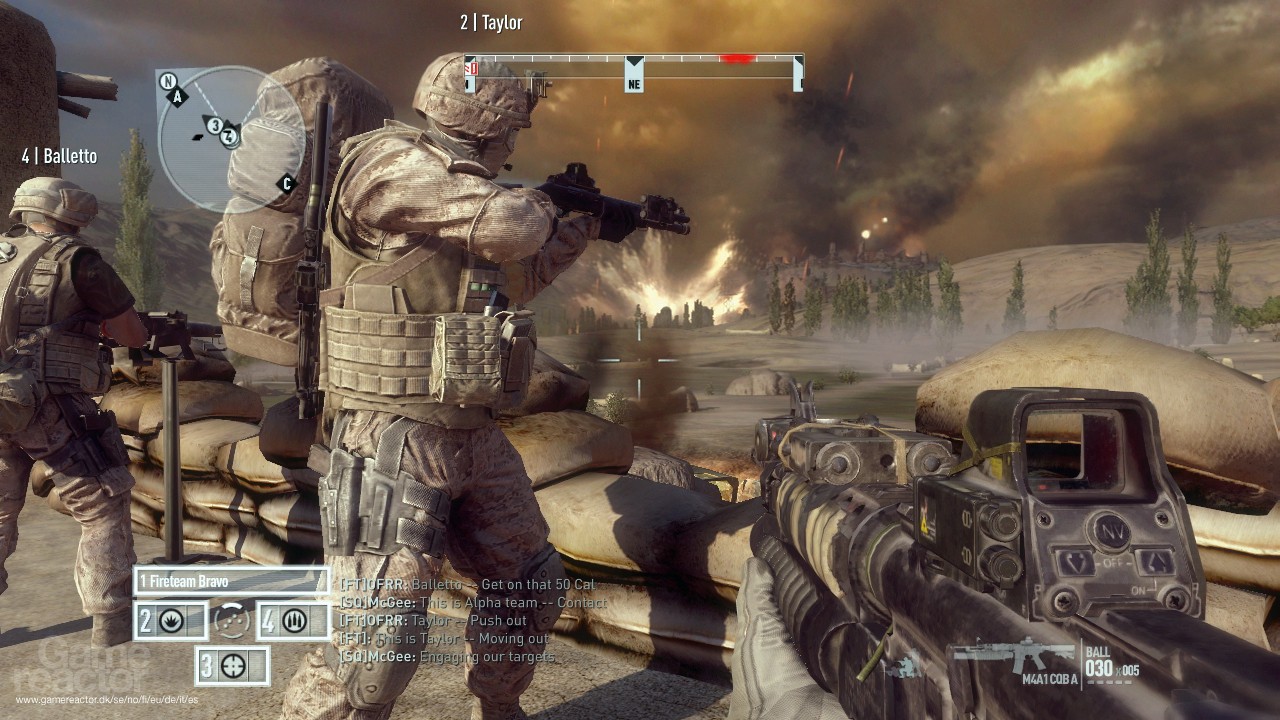The height and width of the screenshot is (720, 1280).
Task: Select squad member 3 crosshair slot
Action: 232,666
